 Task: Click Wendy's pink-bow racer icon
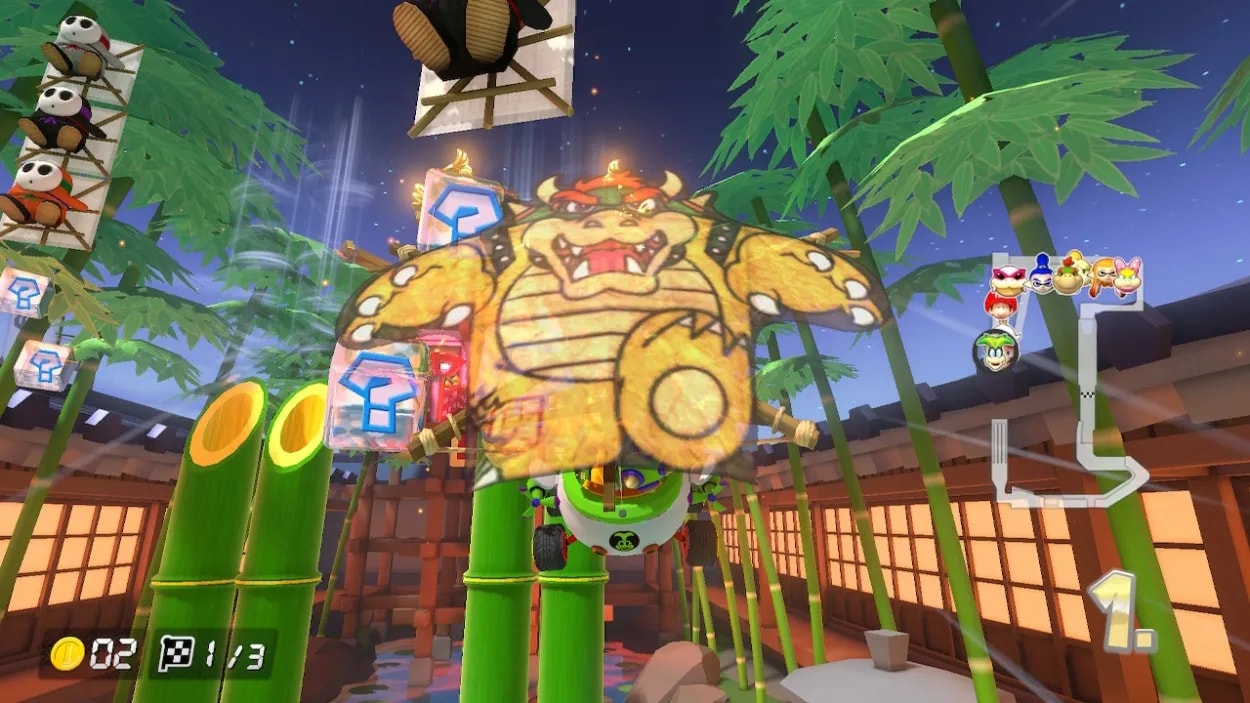click(1127, 275)
